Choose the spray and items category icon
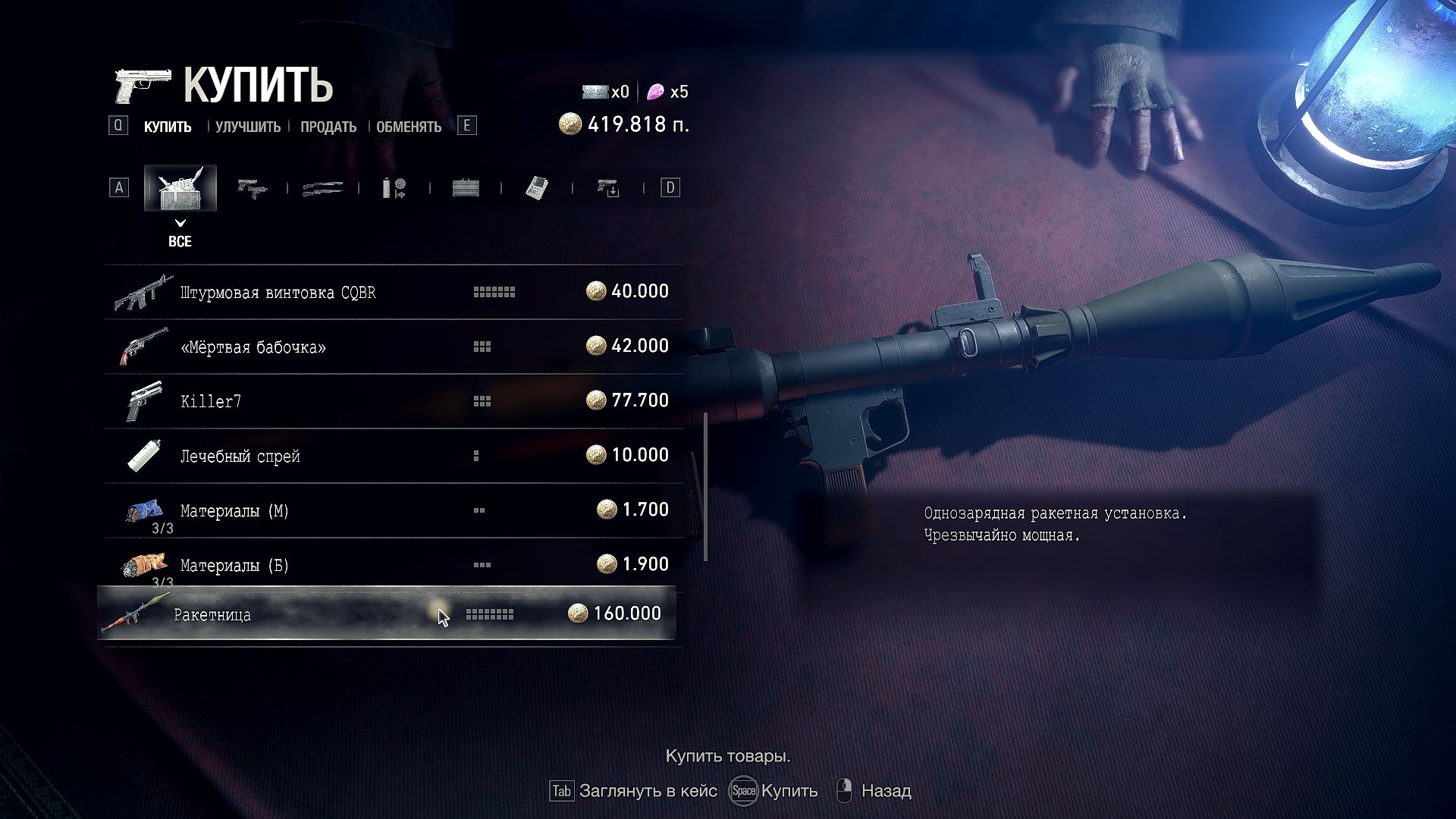This screenshot has width=1456, height=819. 394,188
